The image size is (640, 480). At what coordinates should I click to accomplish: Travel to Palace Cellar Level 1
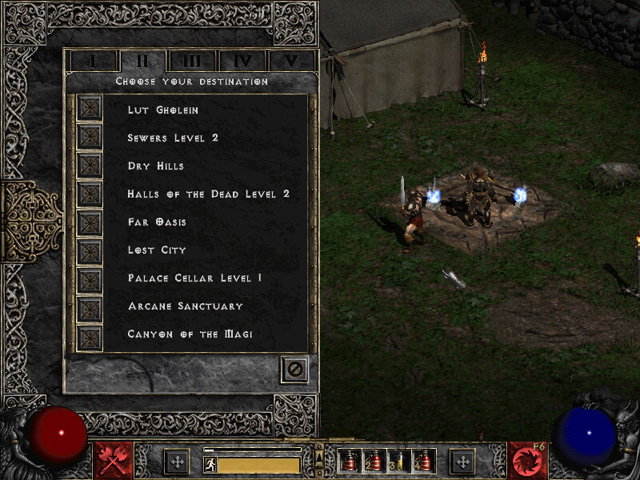point(90,277)
